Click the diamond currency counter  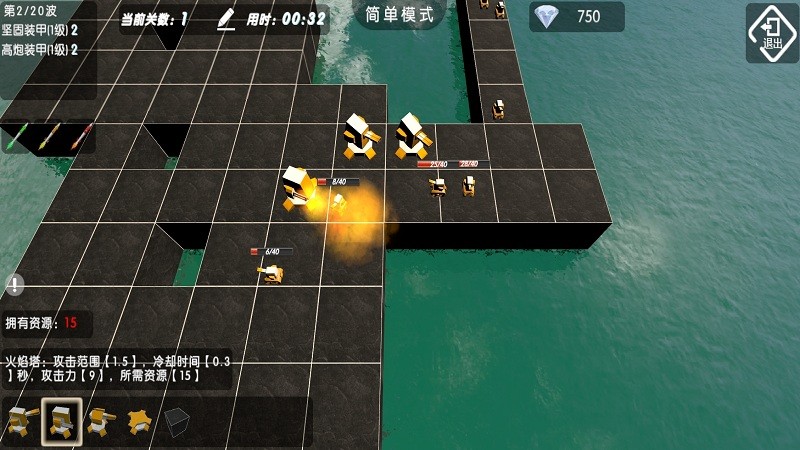pos(576,16)
